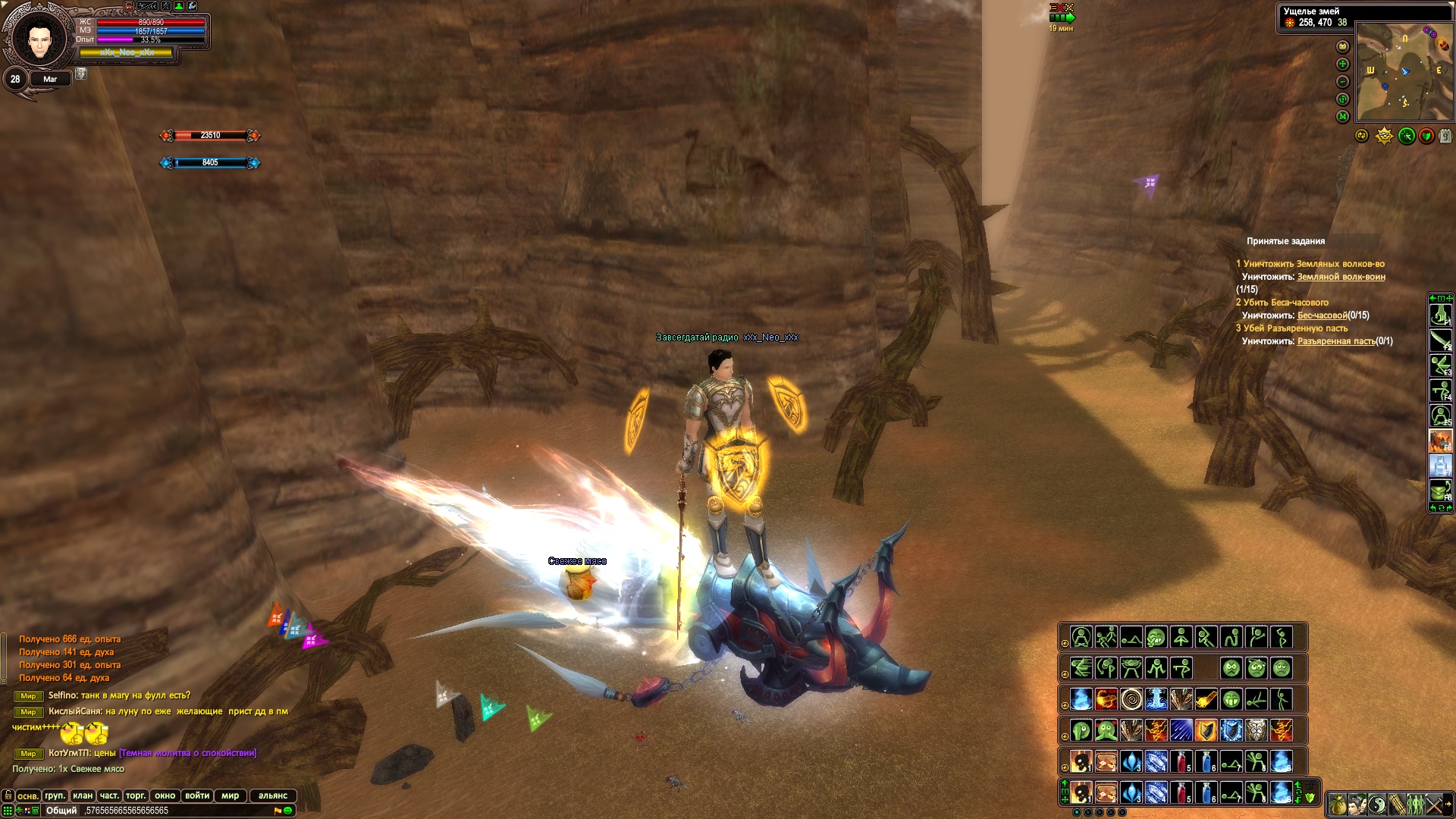The height and width of the screenshot is (819, 1456).
Task: Switch to the альянс chat tab
Action: pos(273,795)
